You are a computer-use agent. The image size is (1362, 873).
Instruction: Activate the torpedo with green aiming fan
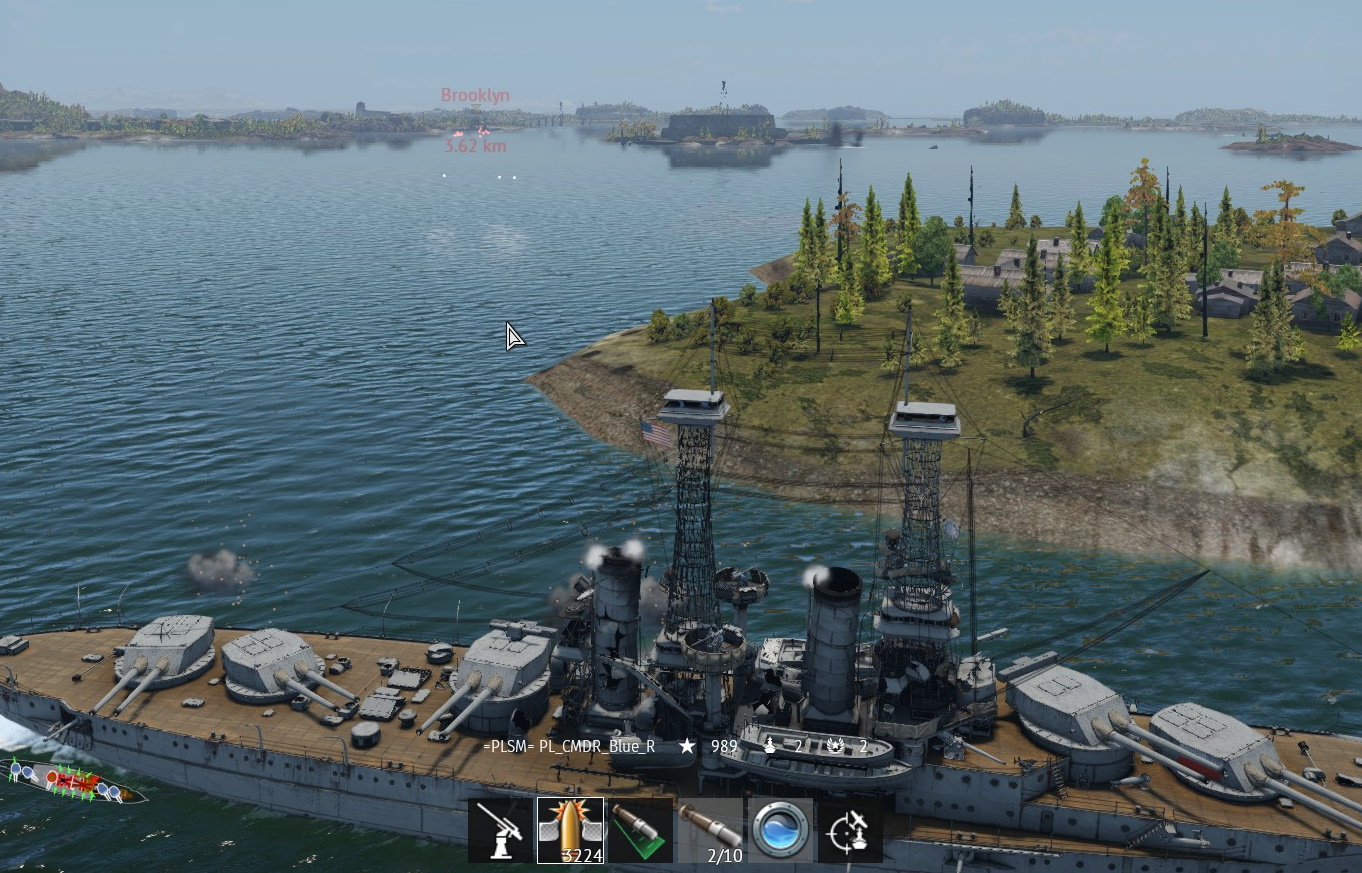640,830
